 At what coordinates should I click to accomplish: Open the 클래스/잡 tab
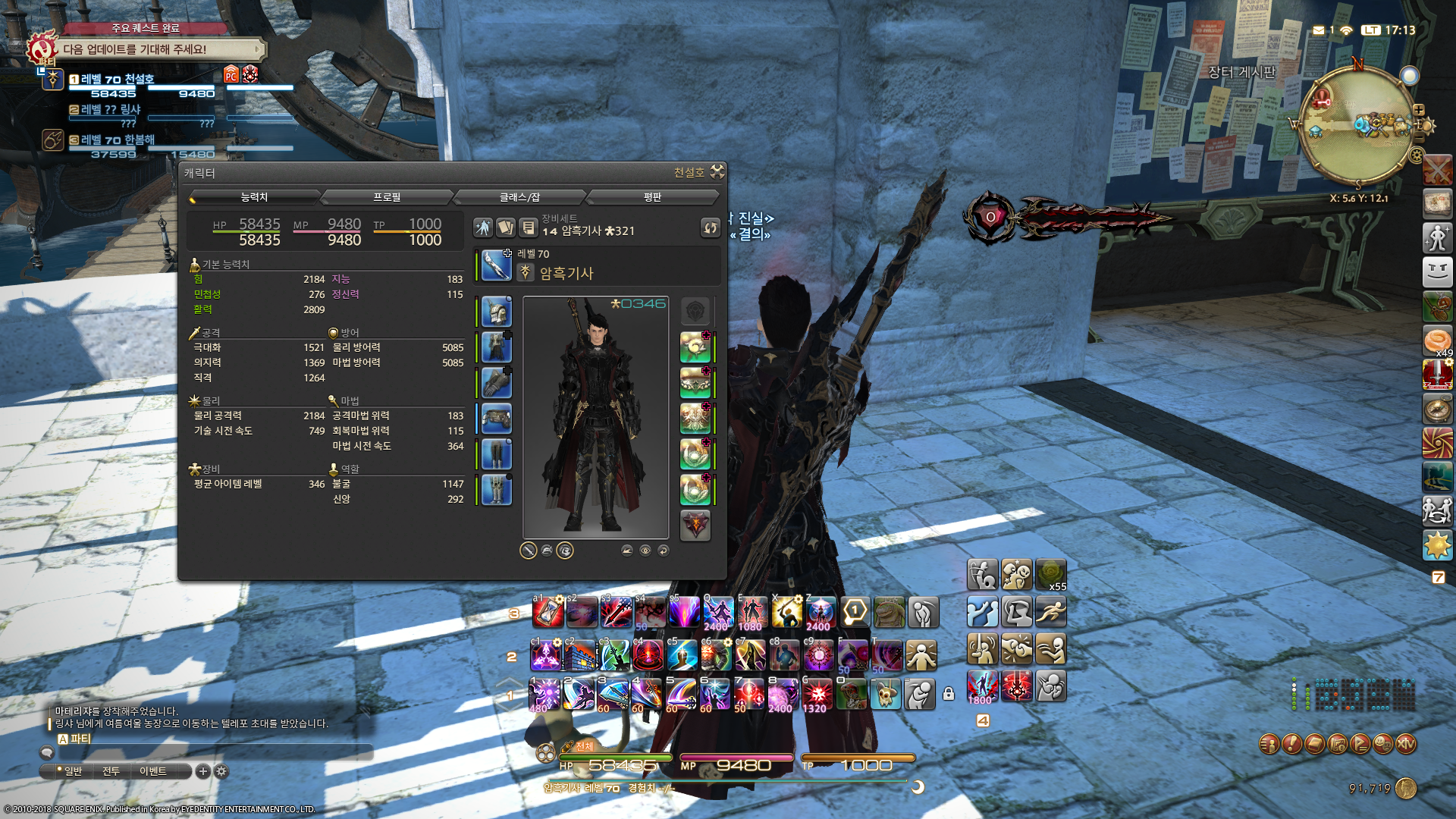click(x=519, y=197)
